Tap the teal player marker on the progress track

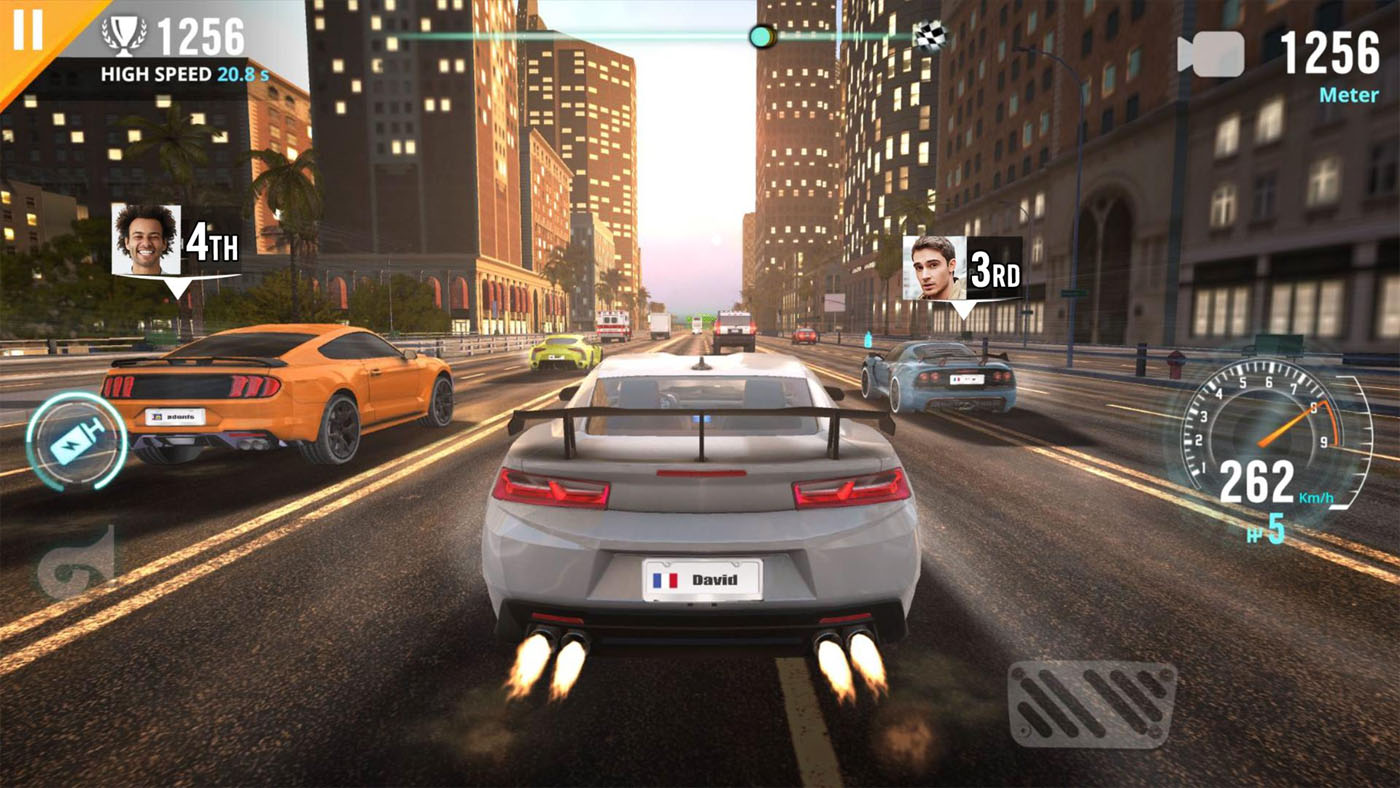point(761,35)
